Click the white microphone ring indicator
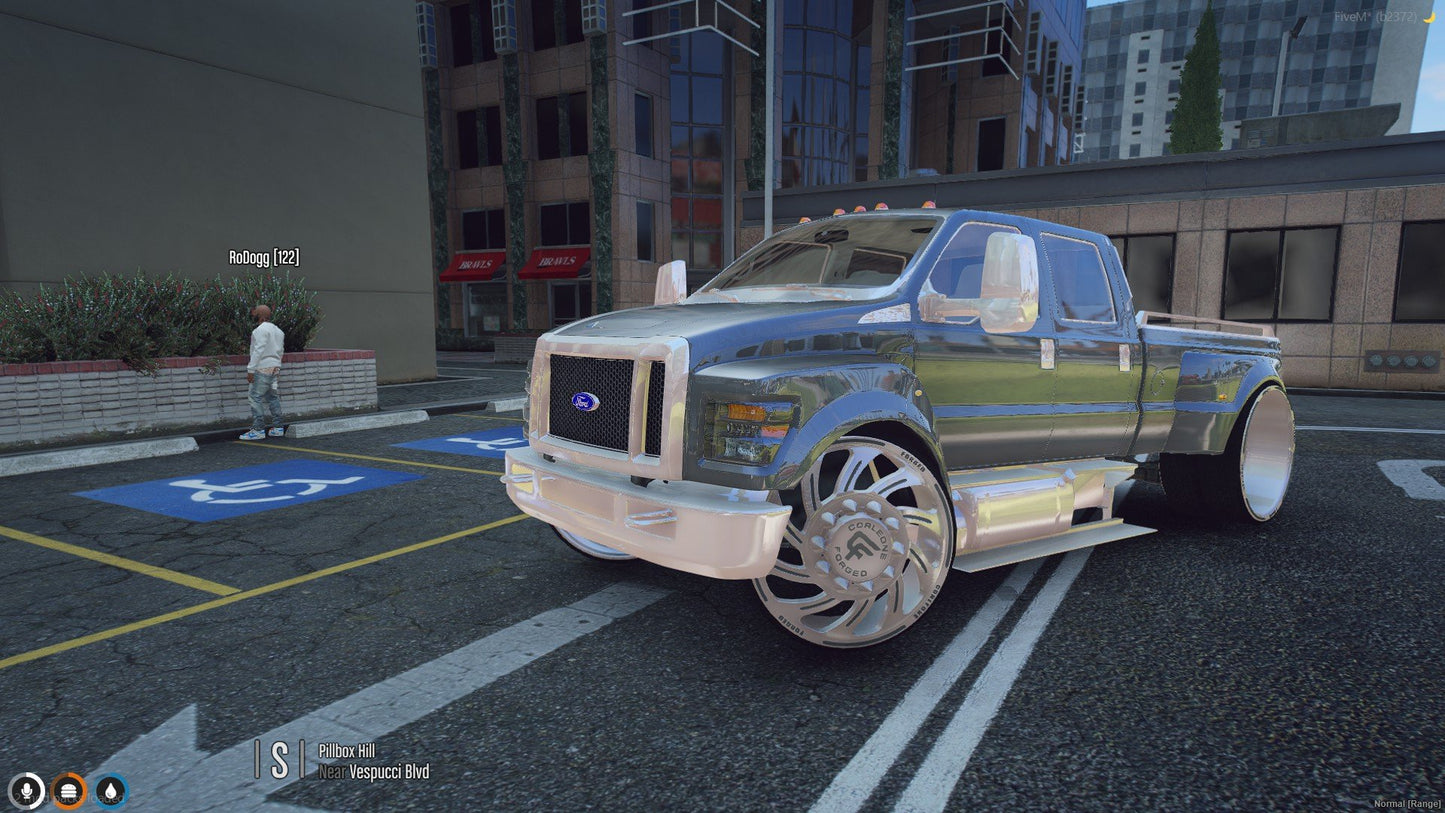Image resolution: width=1445 pixels, height=813 pixels. coord(27,793)
